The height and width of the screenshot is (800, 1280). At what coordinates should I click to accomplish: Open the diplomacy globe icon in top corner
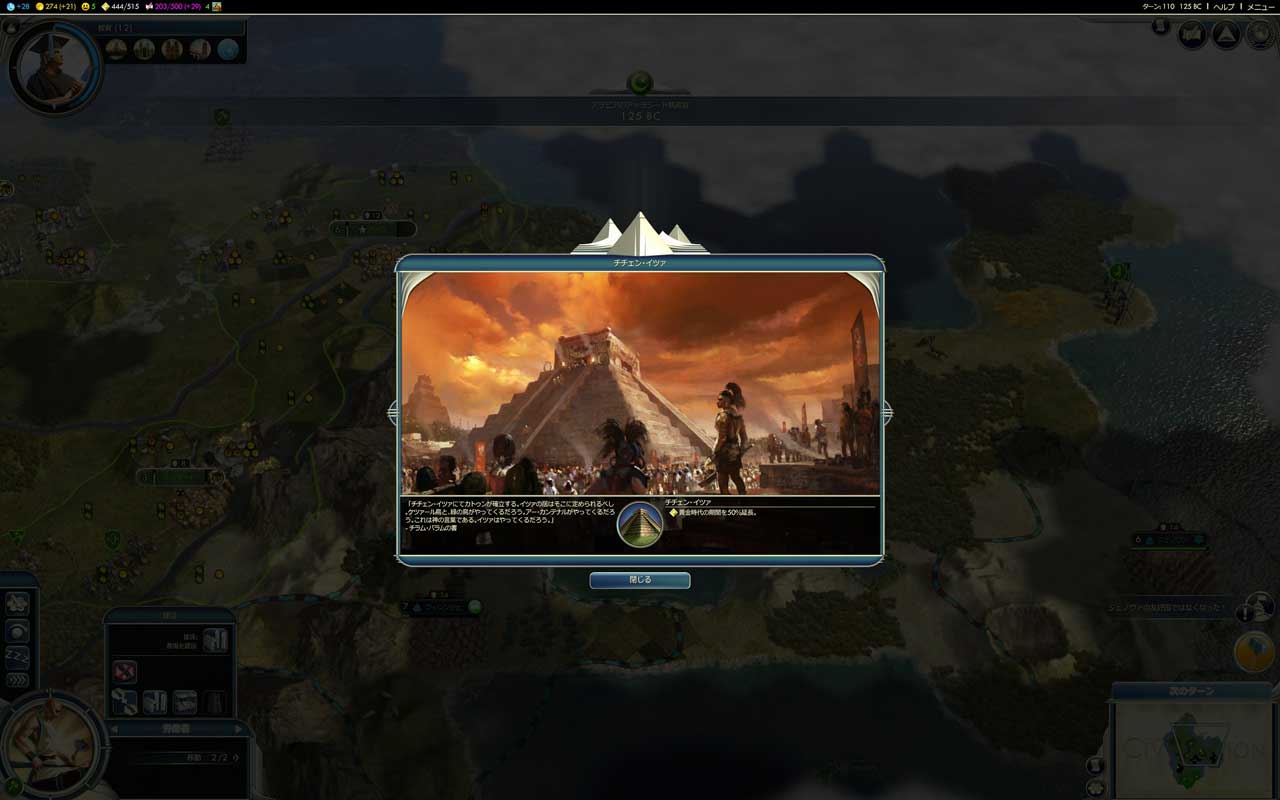1257,35
